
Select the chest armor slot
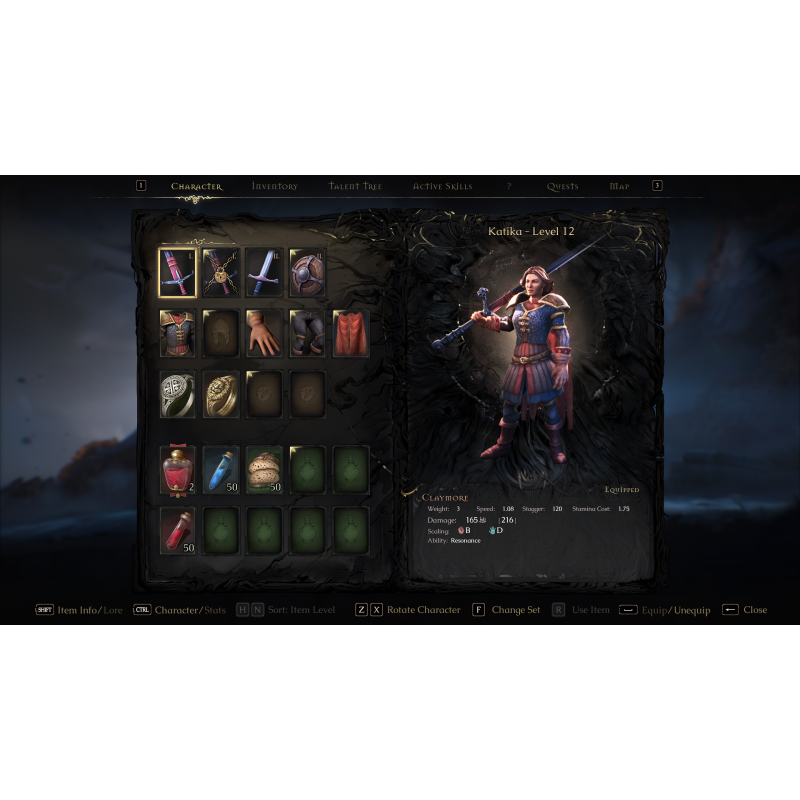[x=178, y=334]
